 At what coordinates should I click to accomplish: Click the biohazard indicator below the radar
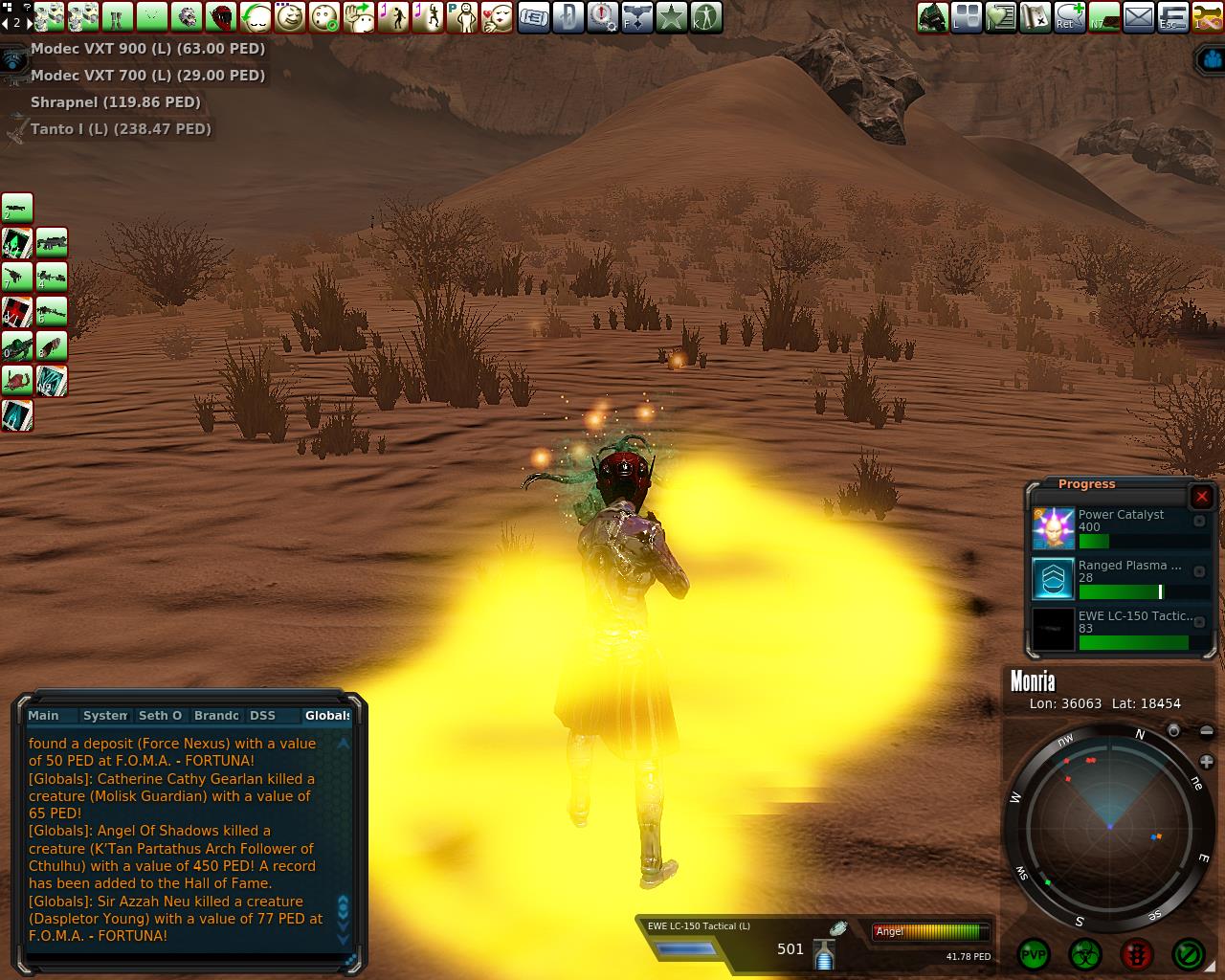point(1085,954)
